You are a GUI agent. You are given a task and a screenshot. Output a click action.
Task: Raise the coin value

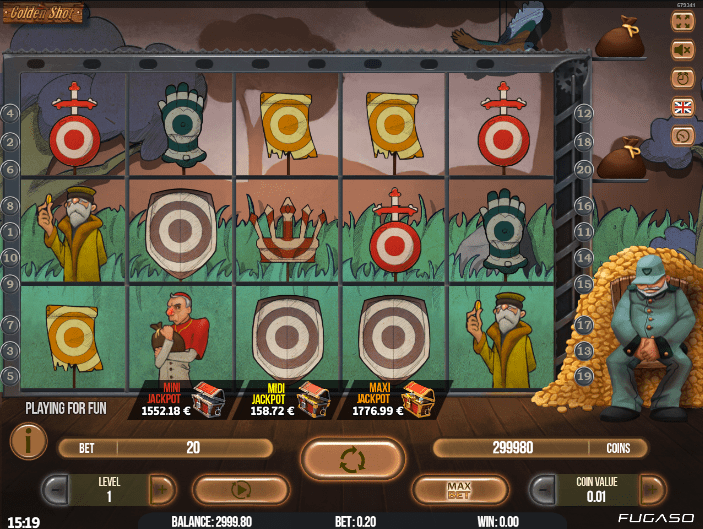[x=650, y=490]
